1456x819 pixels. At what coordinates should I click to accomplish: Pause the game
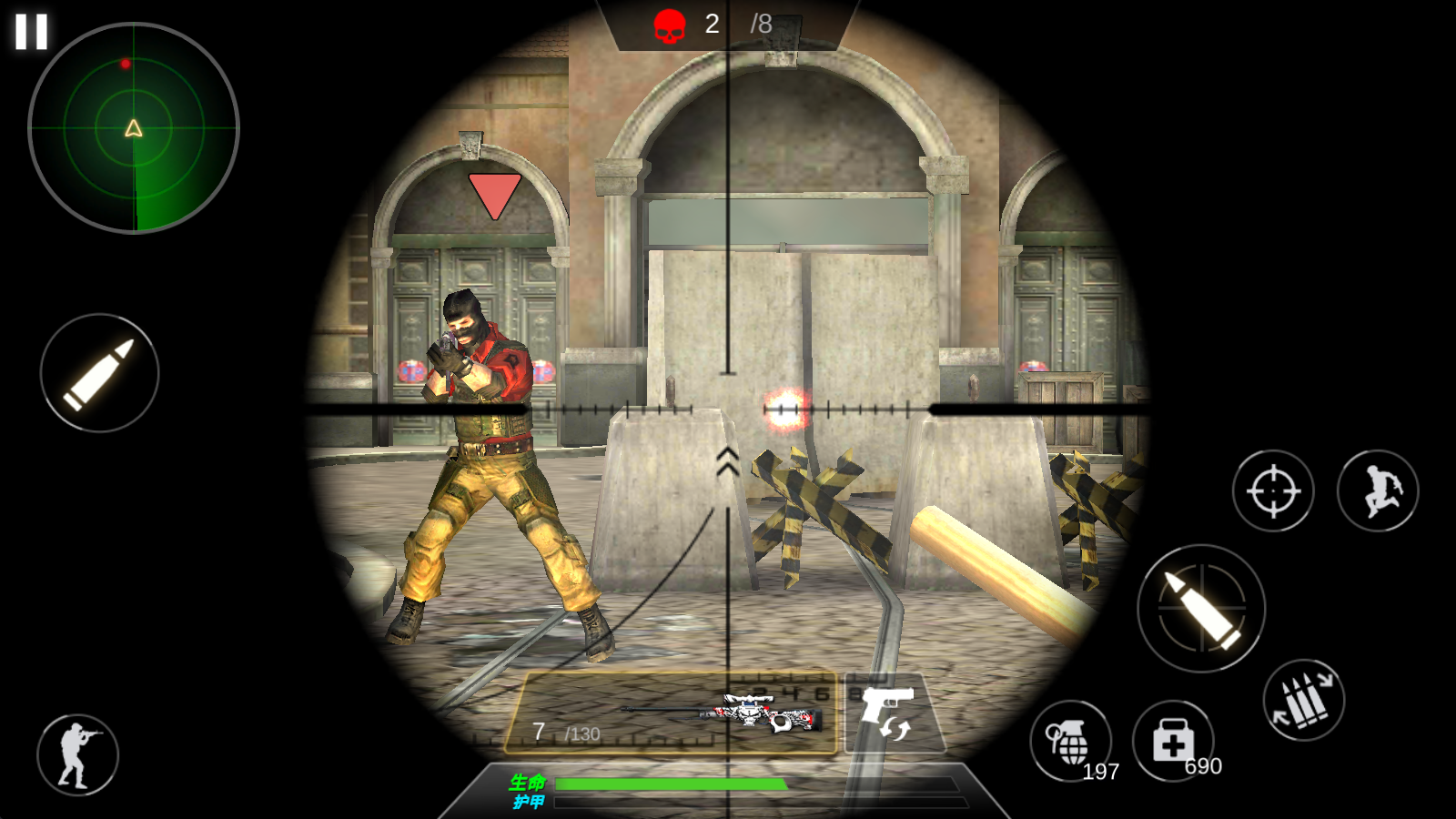(x=31, y=32)
